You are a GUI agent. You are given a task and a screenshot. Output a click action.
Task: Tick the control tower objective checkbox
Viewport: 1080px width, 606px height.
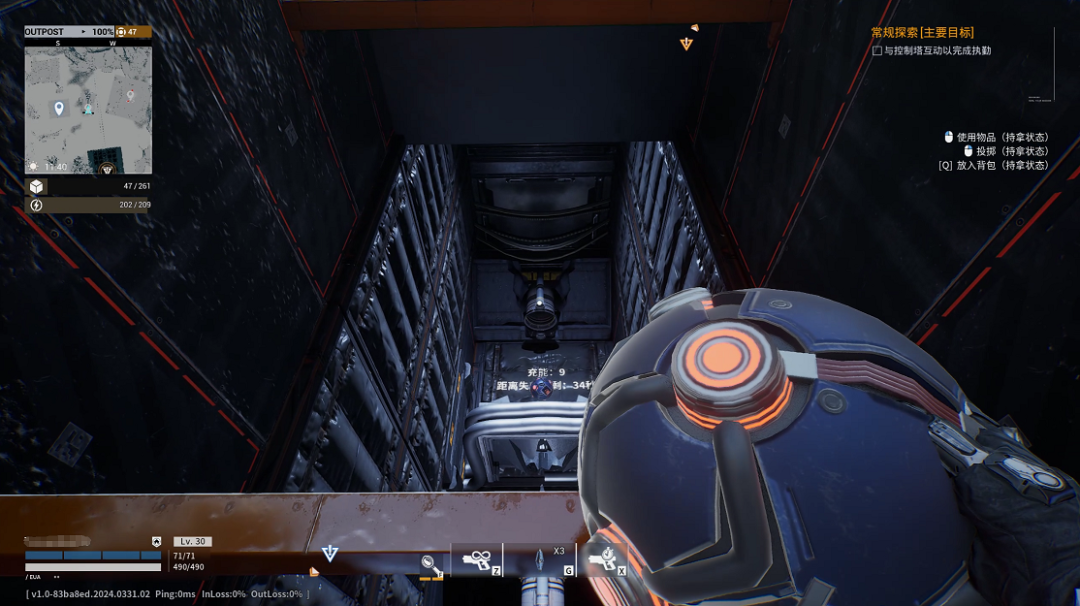878,51
